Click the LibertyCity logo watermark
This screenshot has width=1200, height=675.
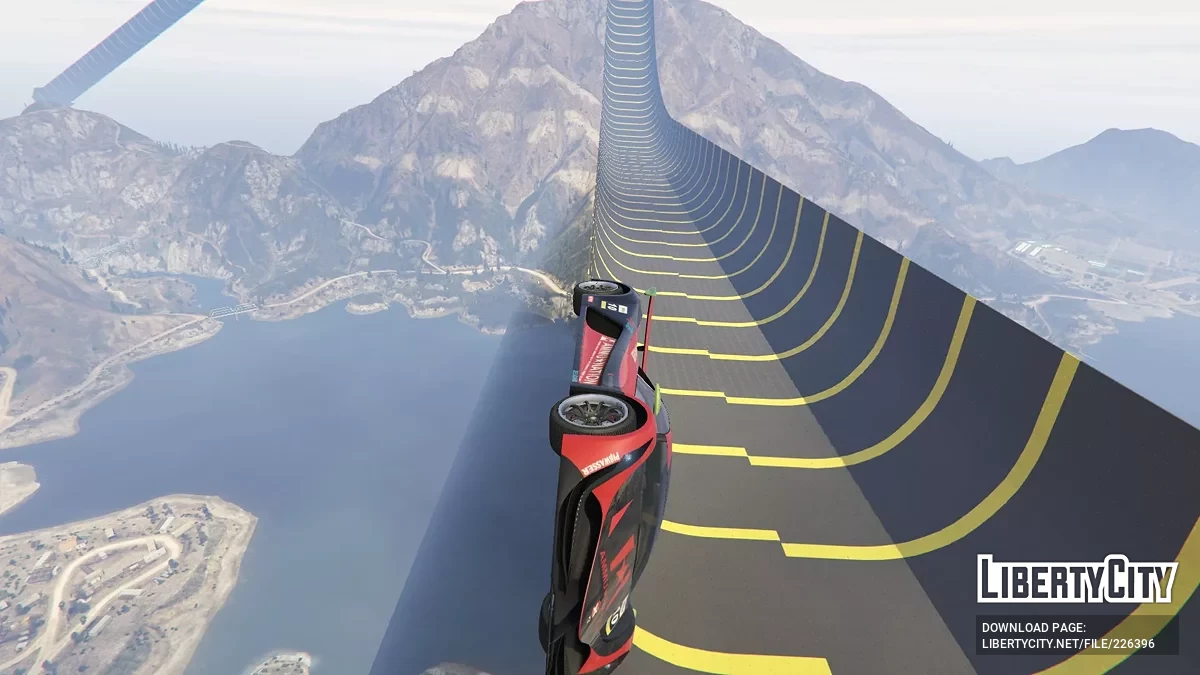coord(1077,580)
